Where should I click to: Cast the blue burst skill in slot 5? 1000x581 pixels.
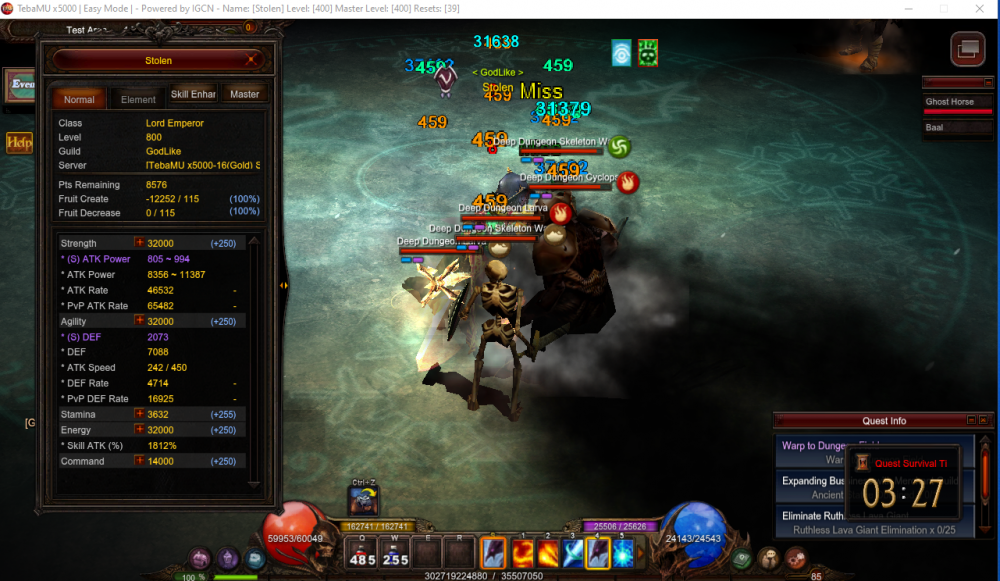pos(624,553)
